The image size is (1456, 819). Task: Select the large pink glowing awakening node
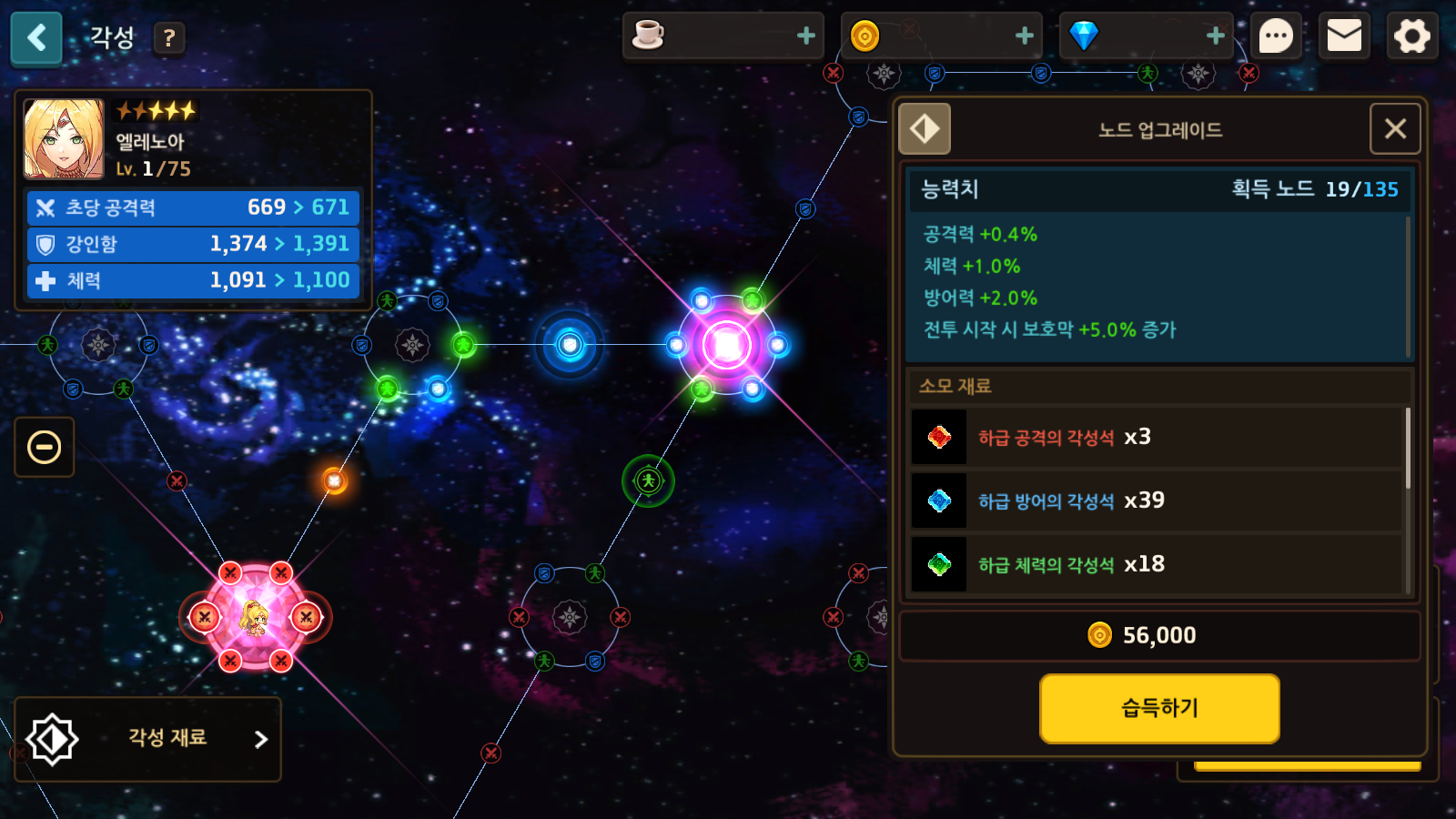726,346
